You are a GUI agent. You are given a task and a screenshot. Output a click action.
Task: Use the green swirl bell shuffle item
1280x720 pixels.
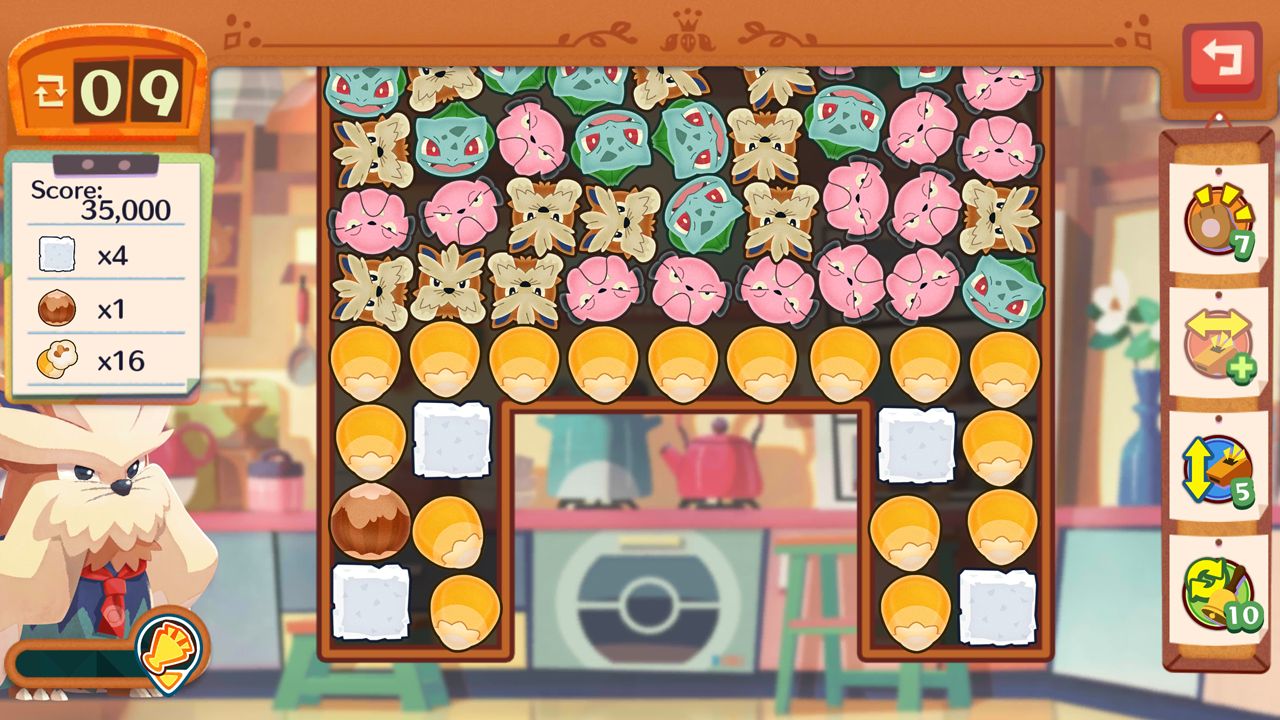(x=1217, y=592)
